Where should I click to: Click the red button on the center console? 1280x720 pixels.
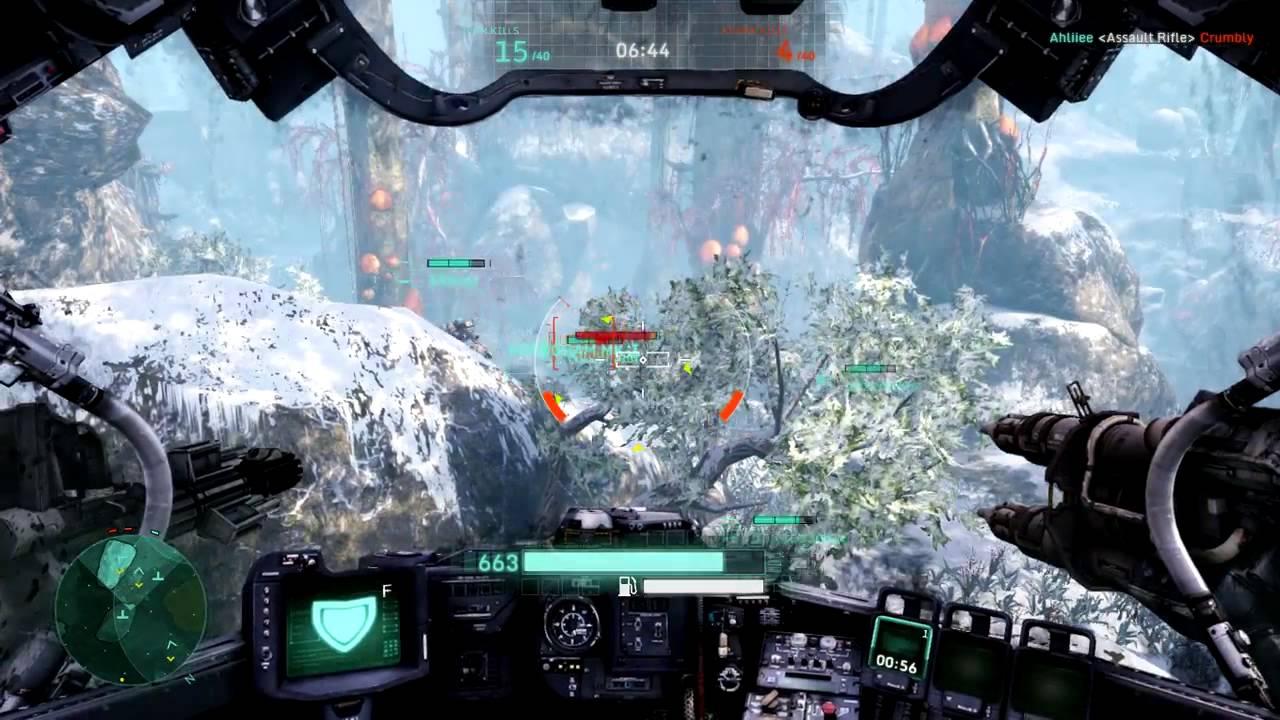coord(829,707)
